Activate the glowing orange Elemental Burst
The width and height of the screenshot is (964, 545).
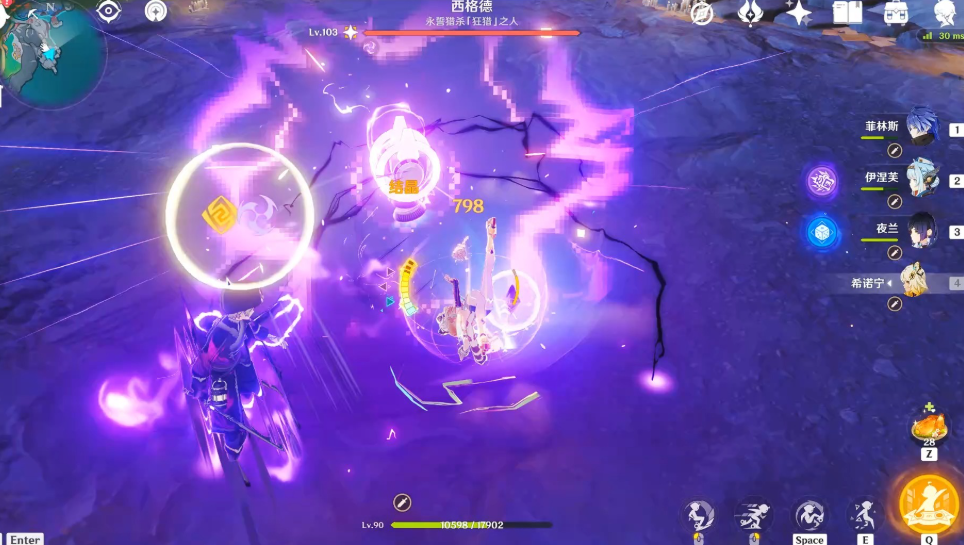[x=929, y=505]
